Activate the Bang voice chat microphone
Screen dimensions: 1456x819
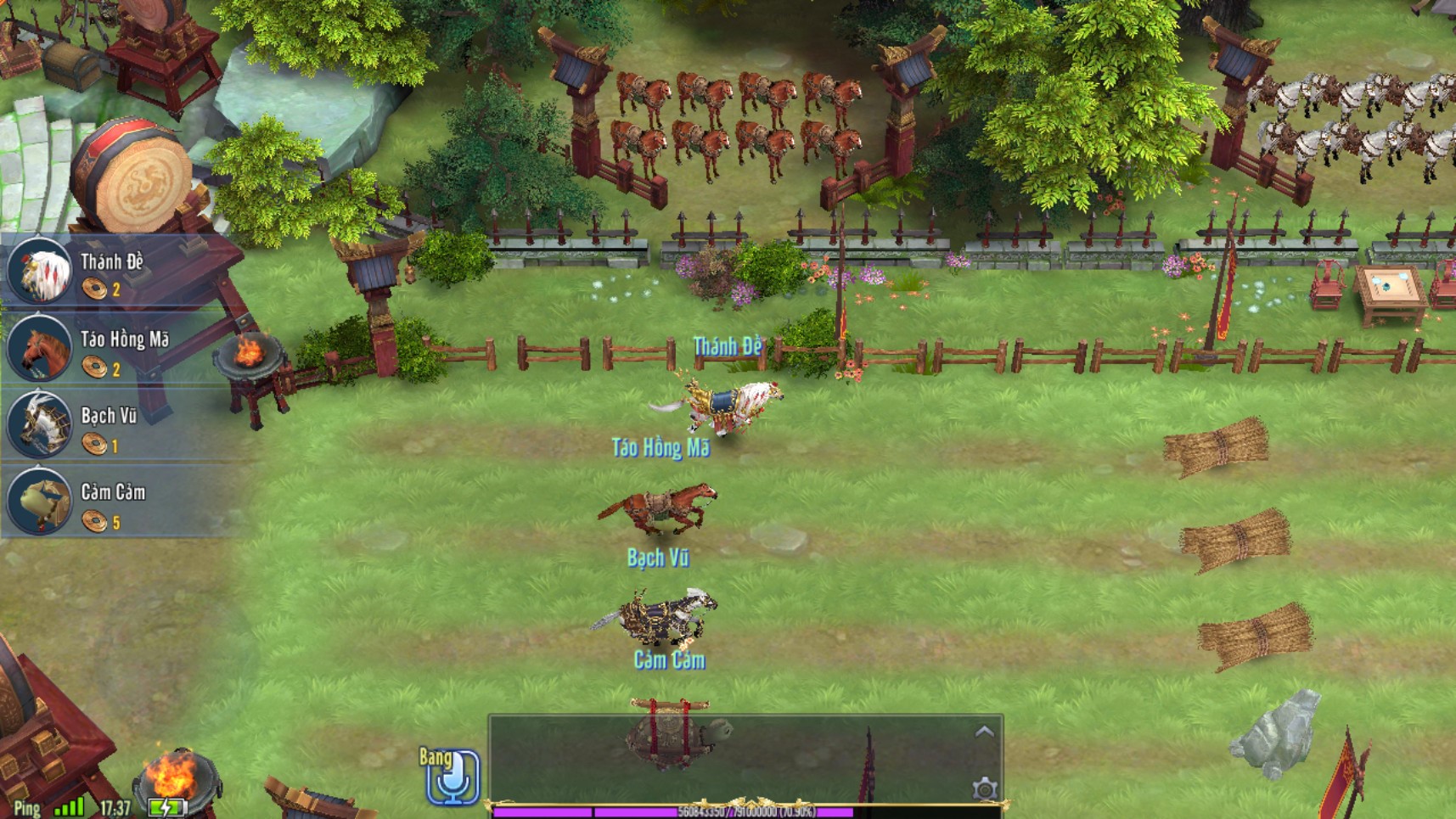coord(453,776)
